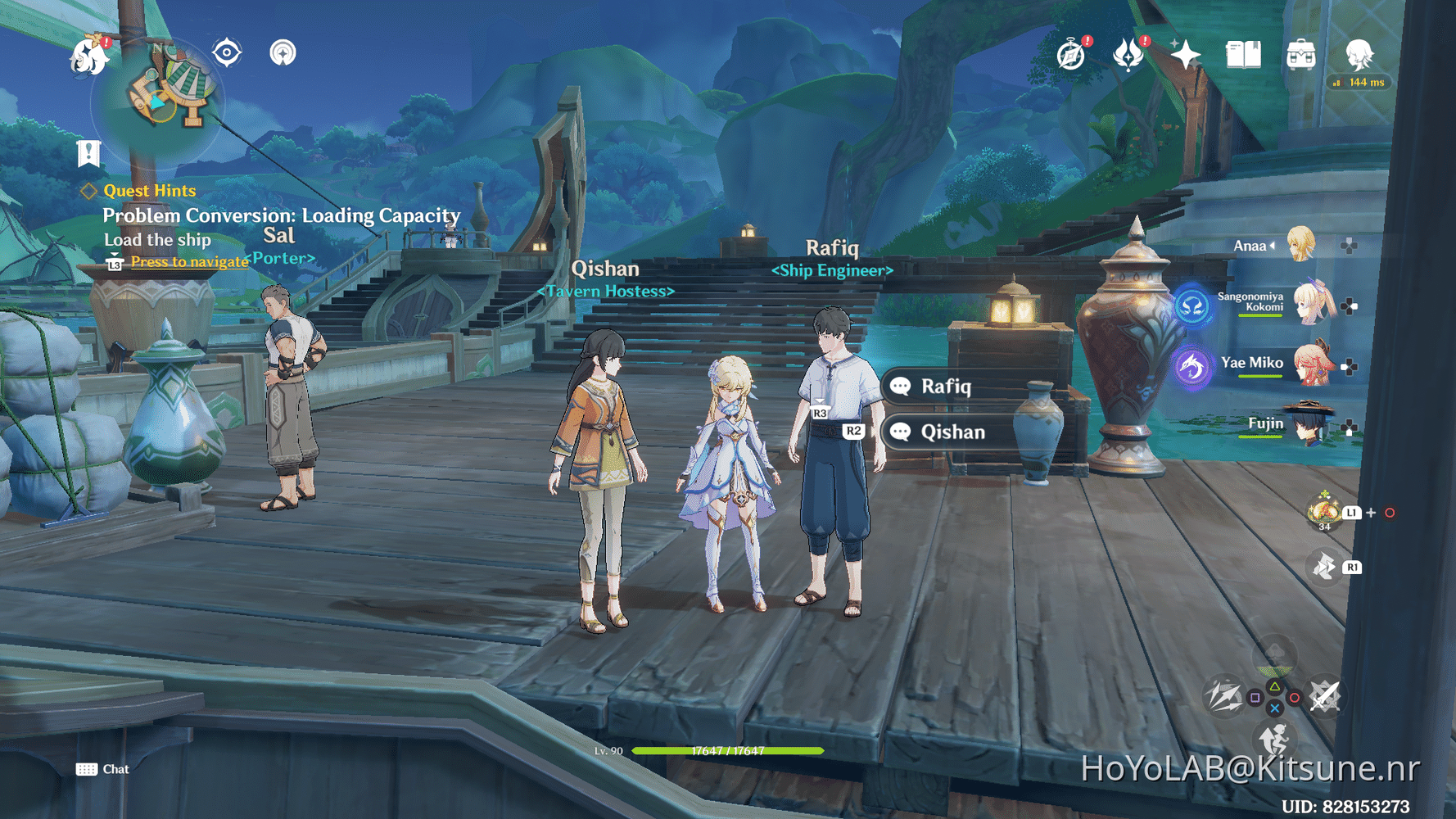Open the Battle Pass icon

[x=1128, y=55]
